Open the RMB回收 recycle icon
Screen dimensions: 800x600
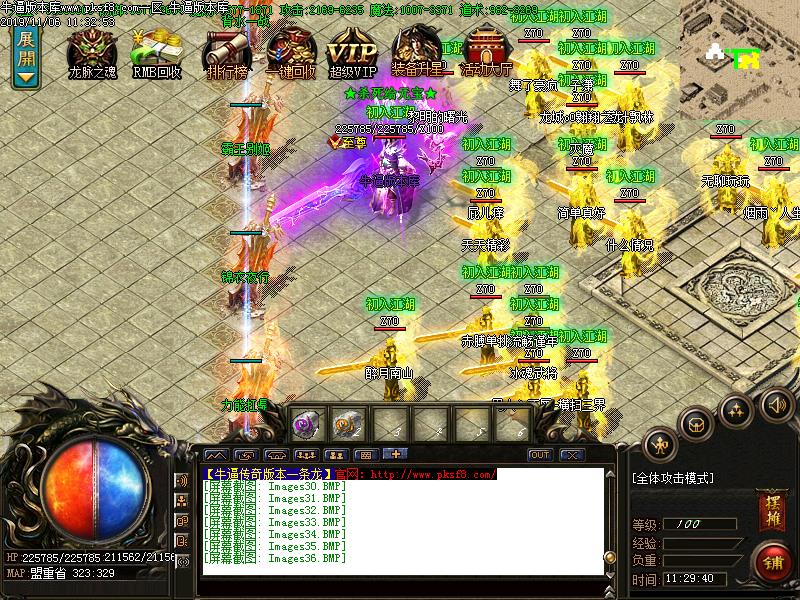[155, 53]
